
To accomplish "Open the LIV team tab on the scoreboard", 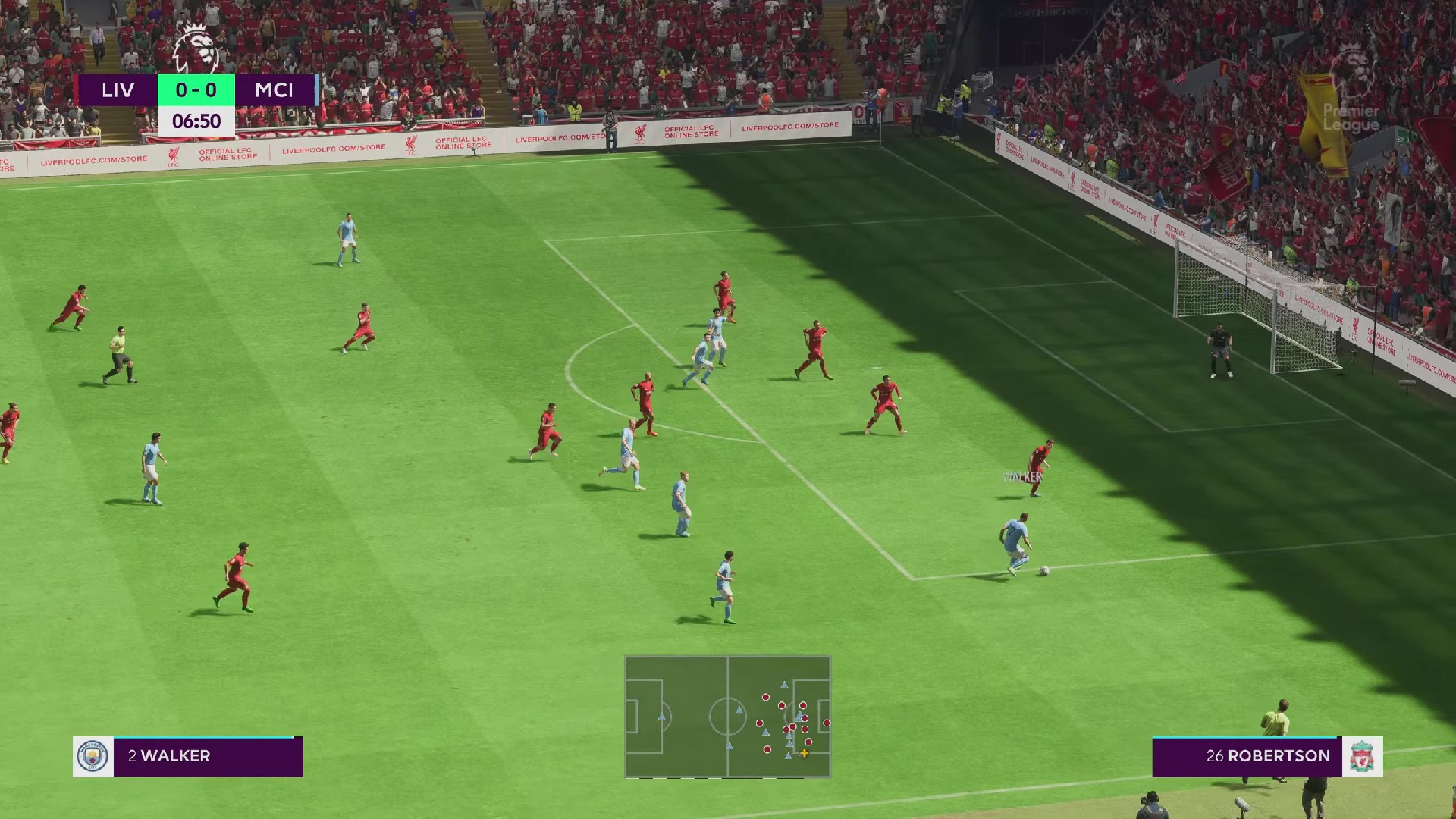I will coord(118,90).
